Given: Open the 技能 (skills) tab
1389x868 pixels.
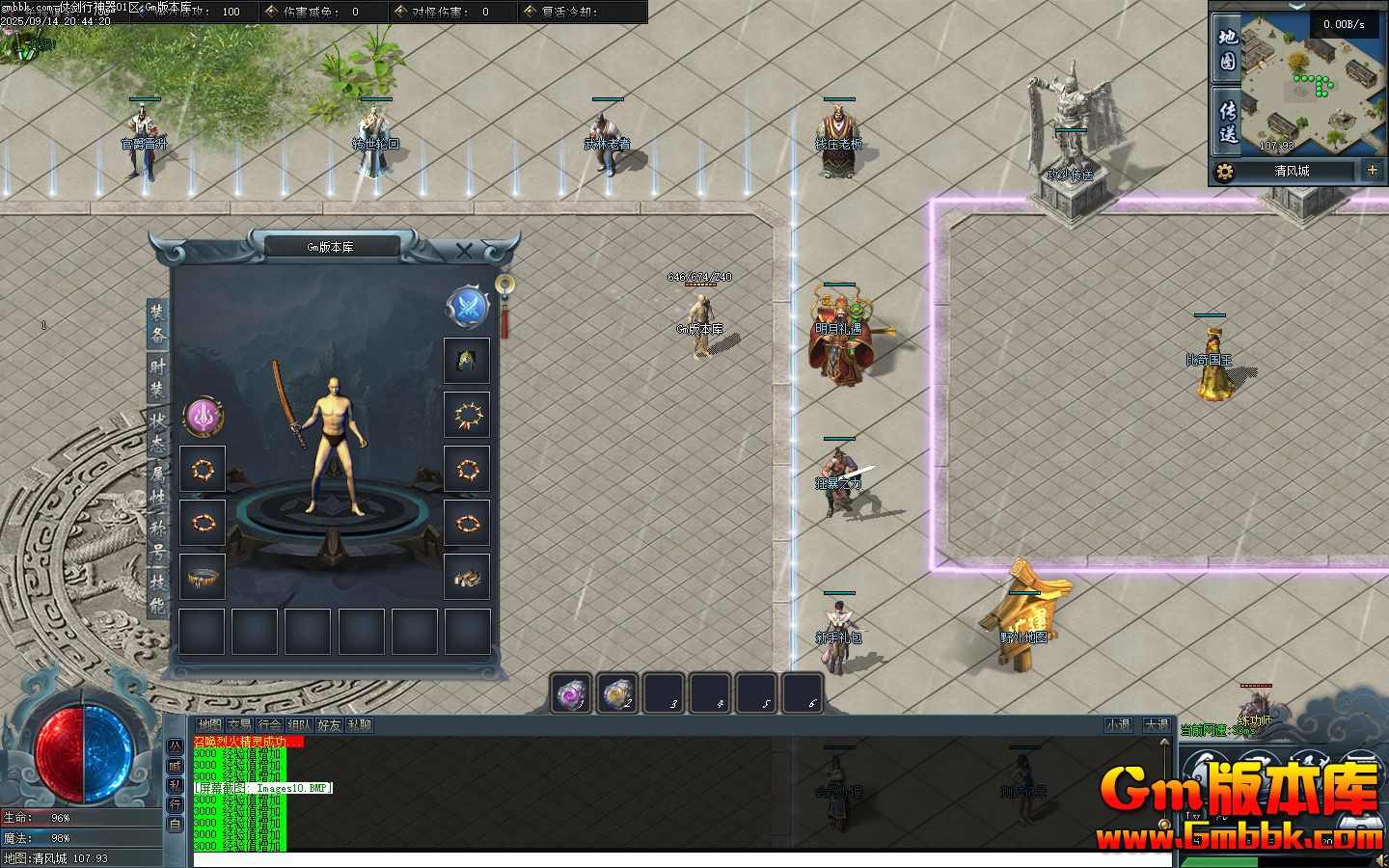Looking at the screenshot, I should (x=157, y=593).
